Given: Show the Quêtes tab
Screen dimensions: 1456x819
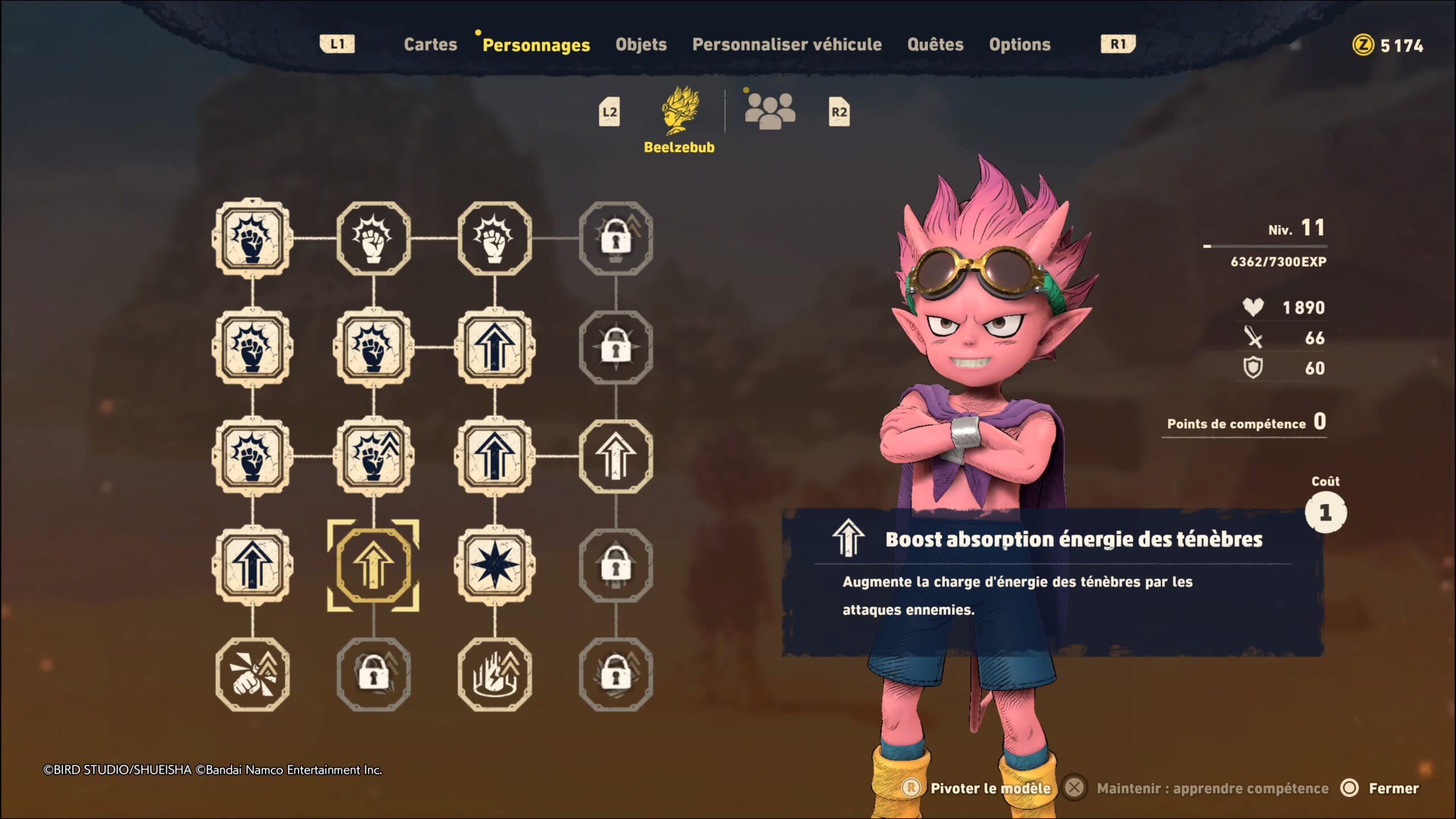Looking at the screenshot, I should click(935, 44).
